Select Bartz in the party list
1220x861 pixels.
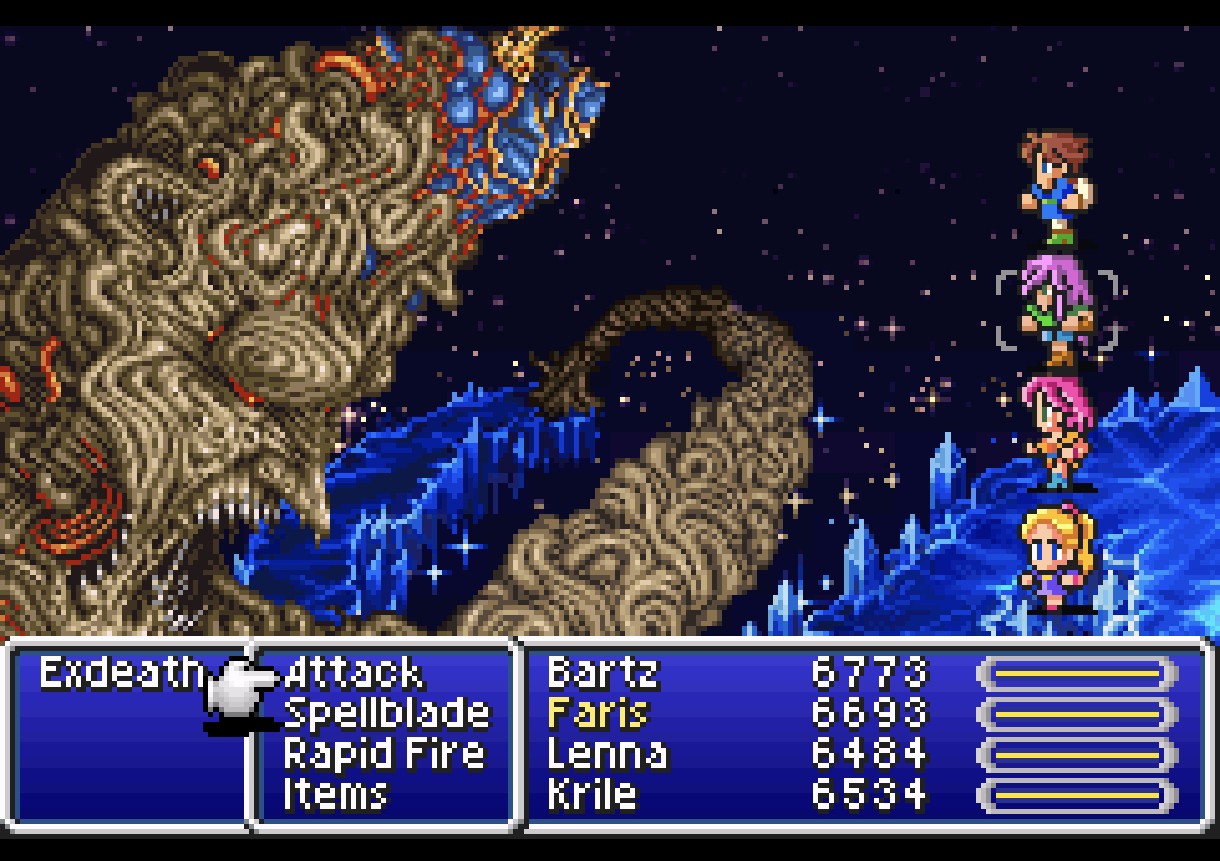(602, 674)
